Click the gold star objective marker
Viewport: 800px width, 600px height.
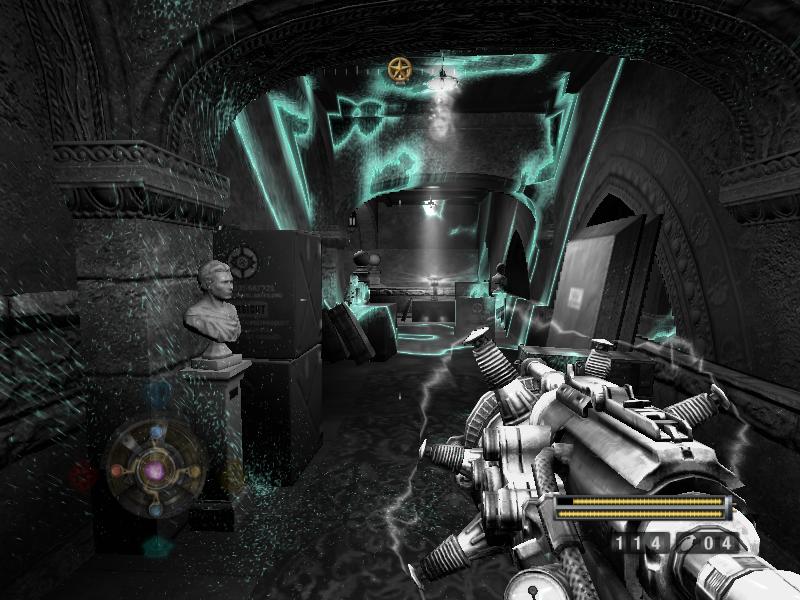click(x=400, y=69)
